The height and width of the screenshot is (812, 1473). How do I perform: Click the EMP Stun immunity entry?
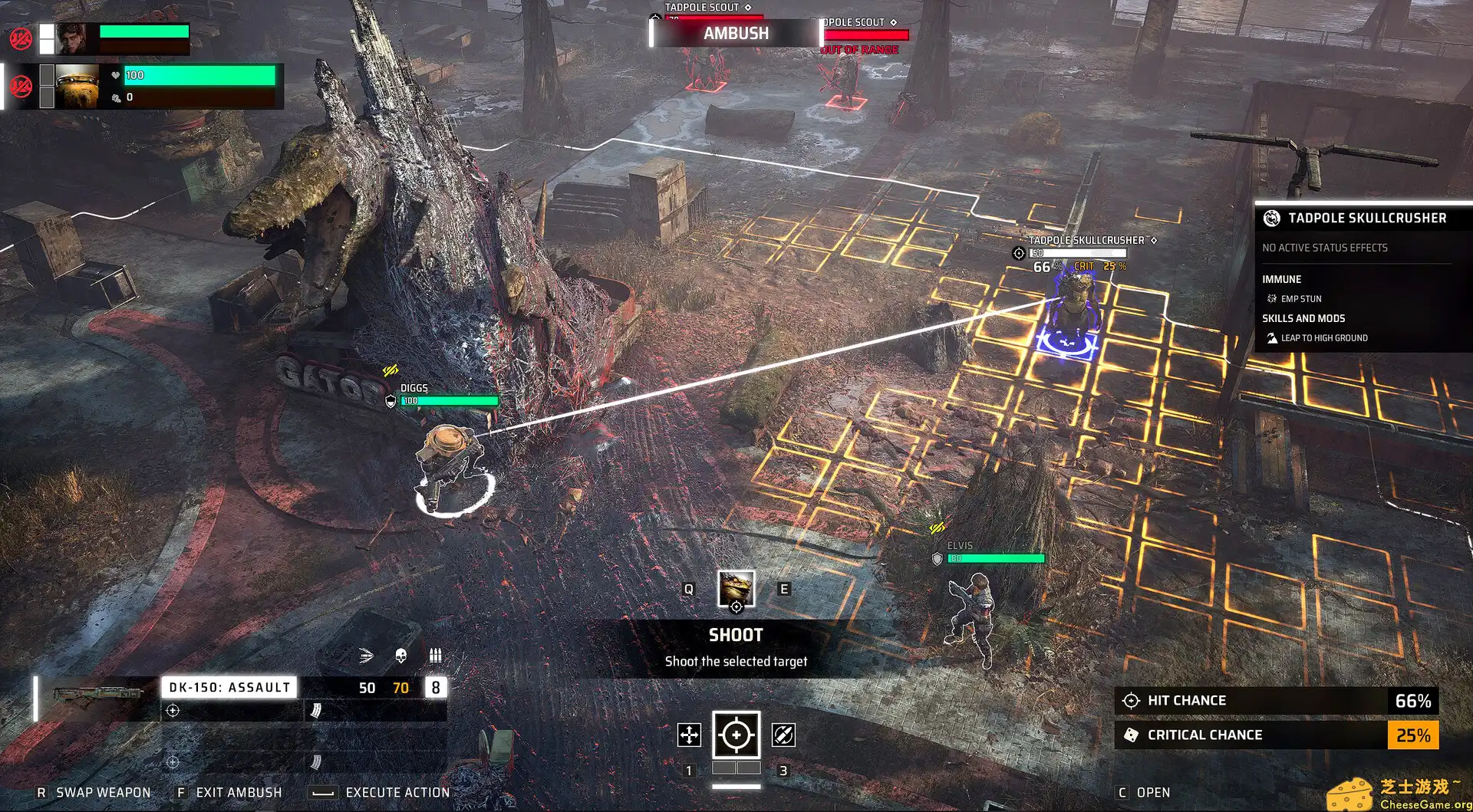pyautogui.click(x=1300, y=299)
